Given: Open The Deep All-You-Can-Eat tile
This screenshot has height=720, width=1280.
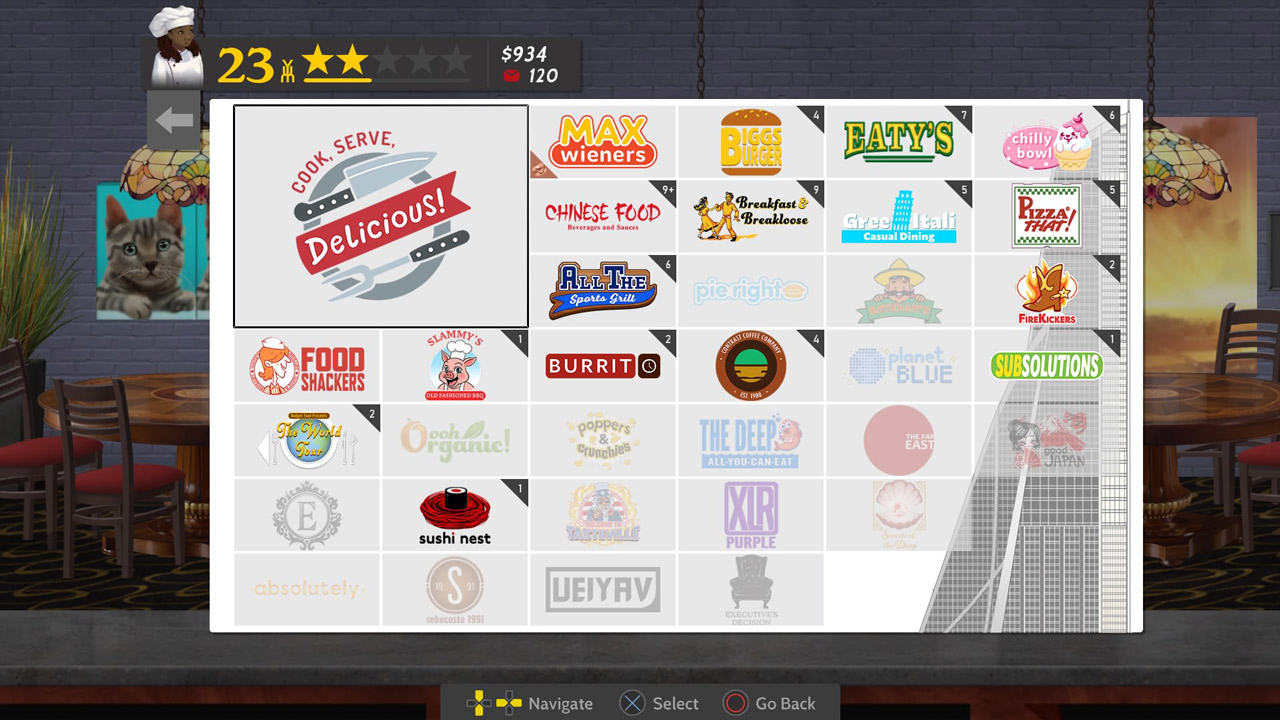Looking at the screenshot, I should coord(750,440).
